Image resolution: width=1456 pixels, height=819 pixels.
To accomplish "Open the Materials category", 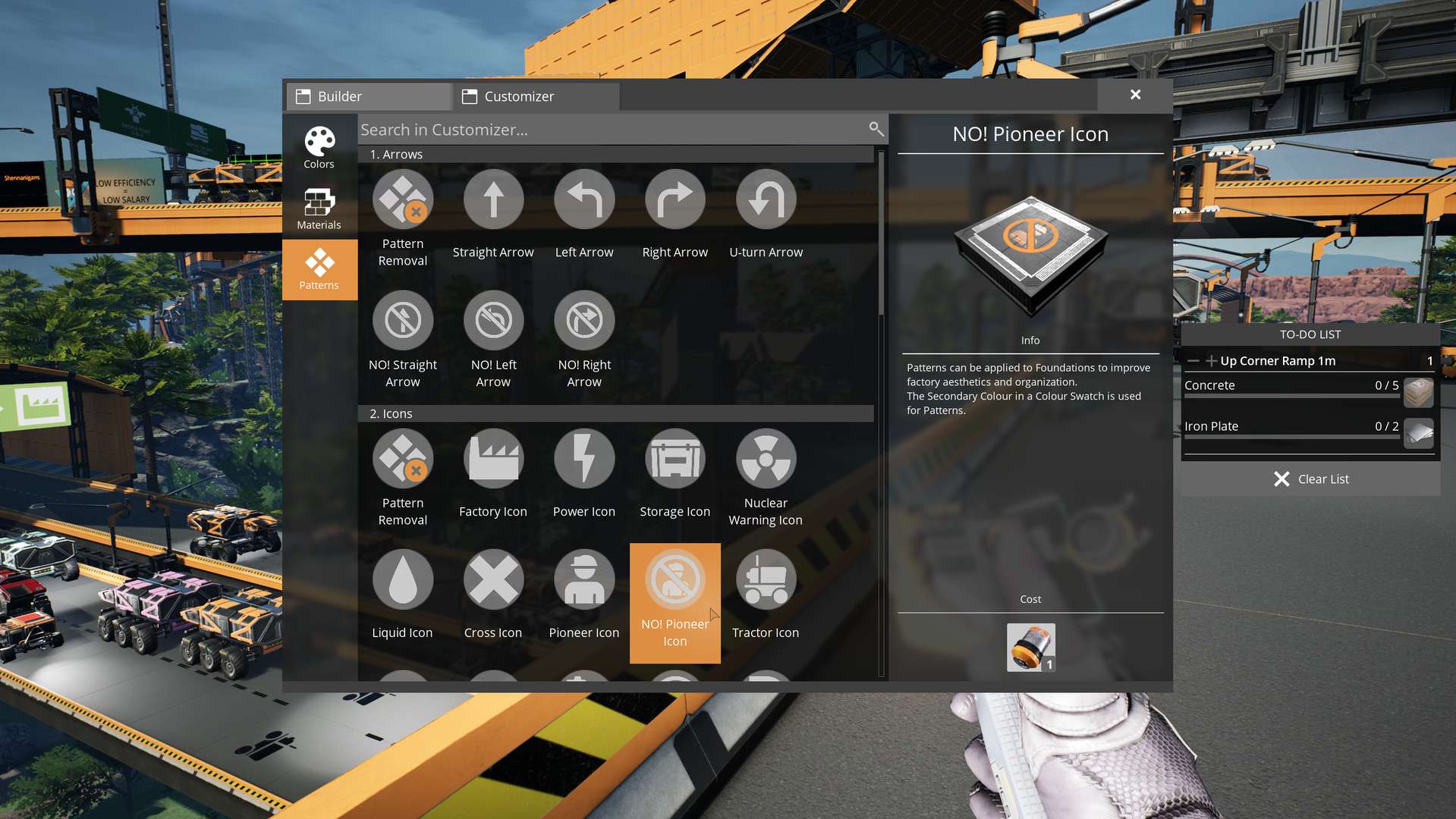I will (319, 209).
